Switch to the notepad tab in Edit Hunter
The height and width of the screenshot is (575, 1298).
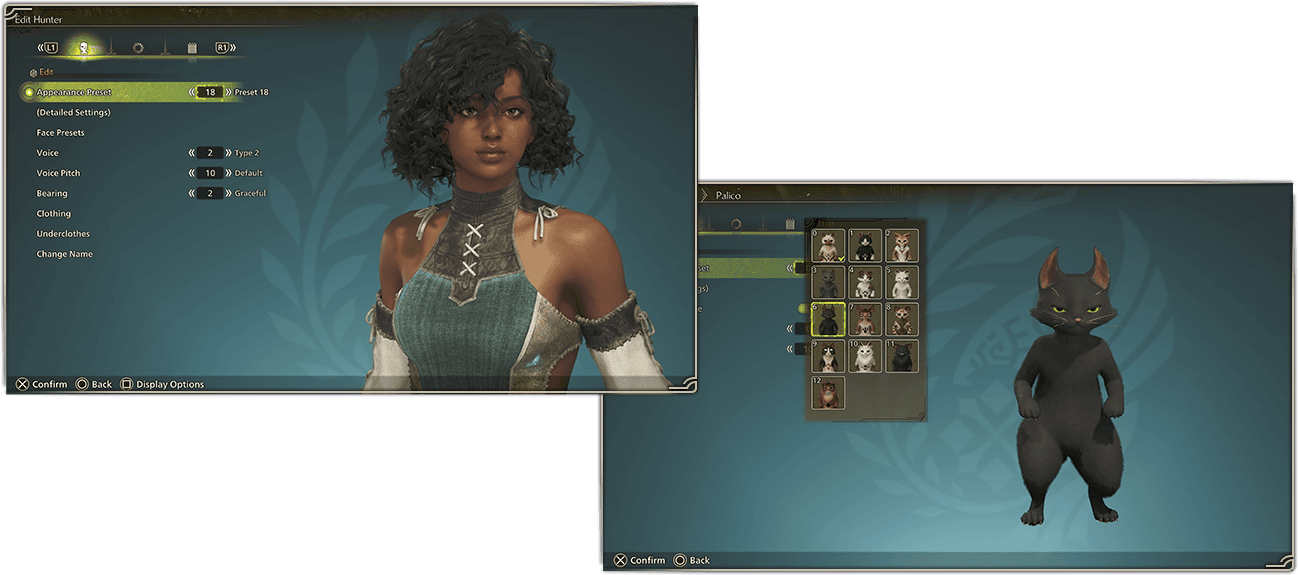coord(191,47)
